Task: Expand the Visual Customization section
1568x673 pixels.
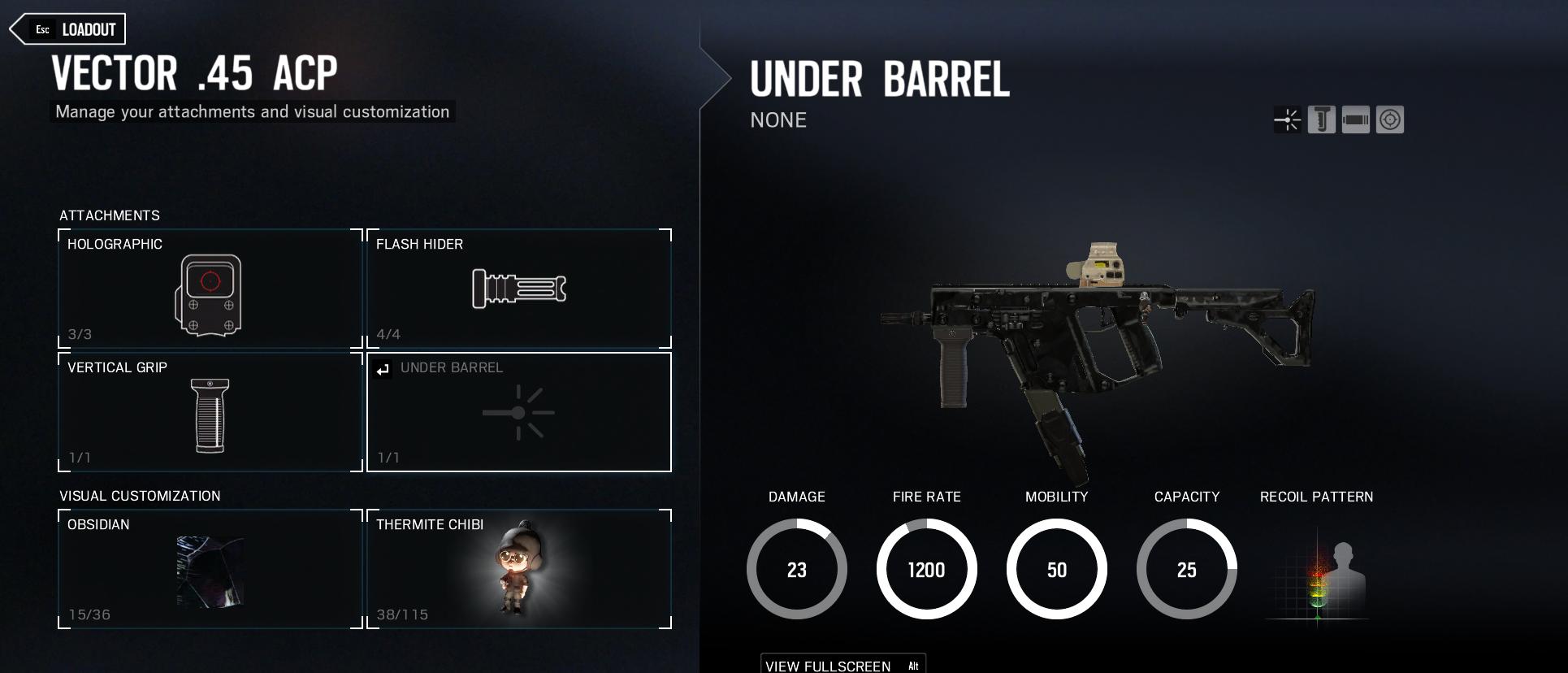Action: [140, 495]
